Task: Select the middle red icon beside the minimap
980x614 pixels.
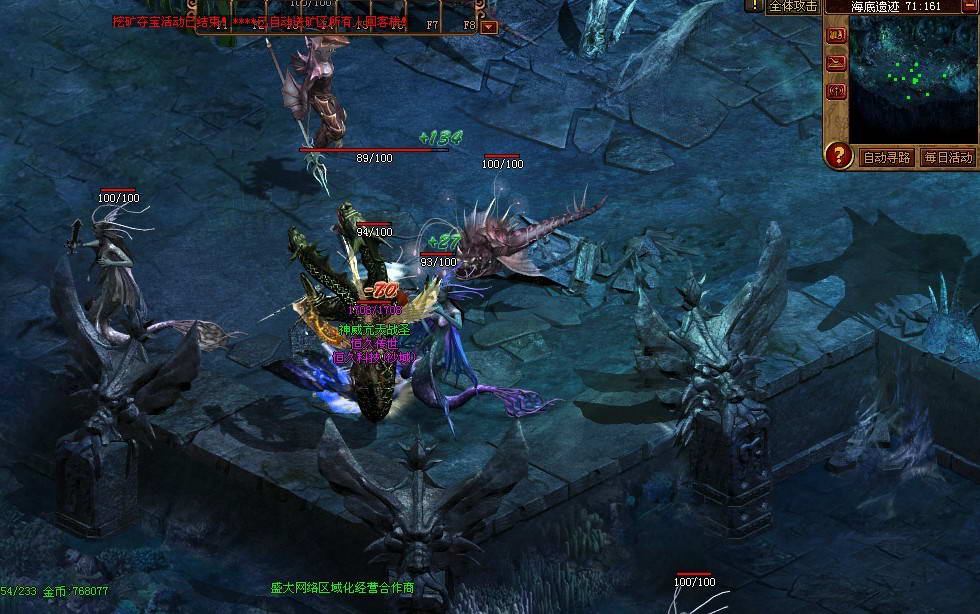Action: pyautogui.click(x=836, y=63)
